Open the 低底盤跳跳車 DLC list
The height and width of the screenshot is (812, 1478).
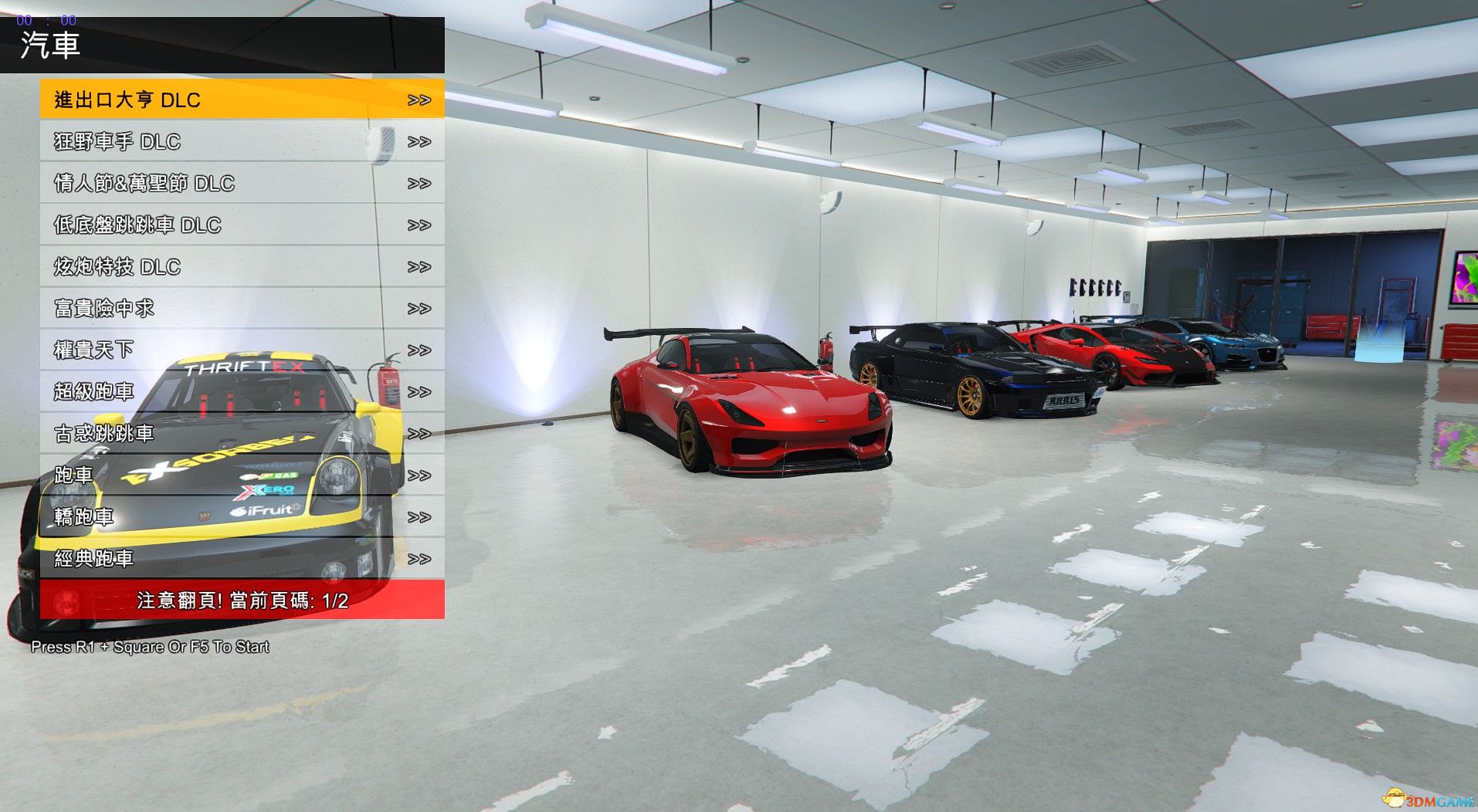click(x=242, y=225)
